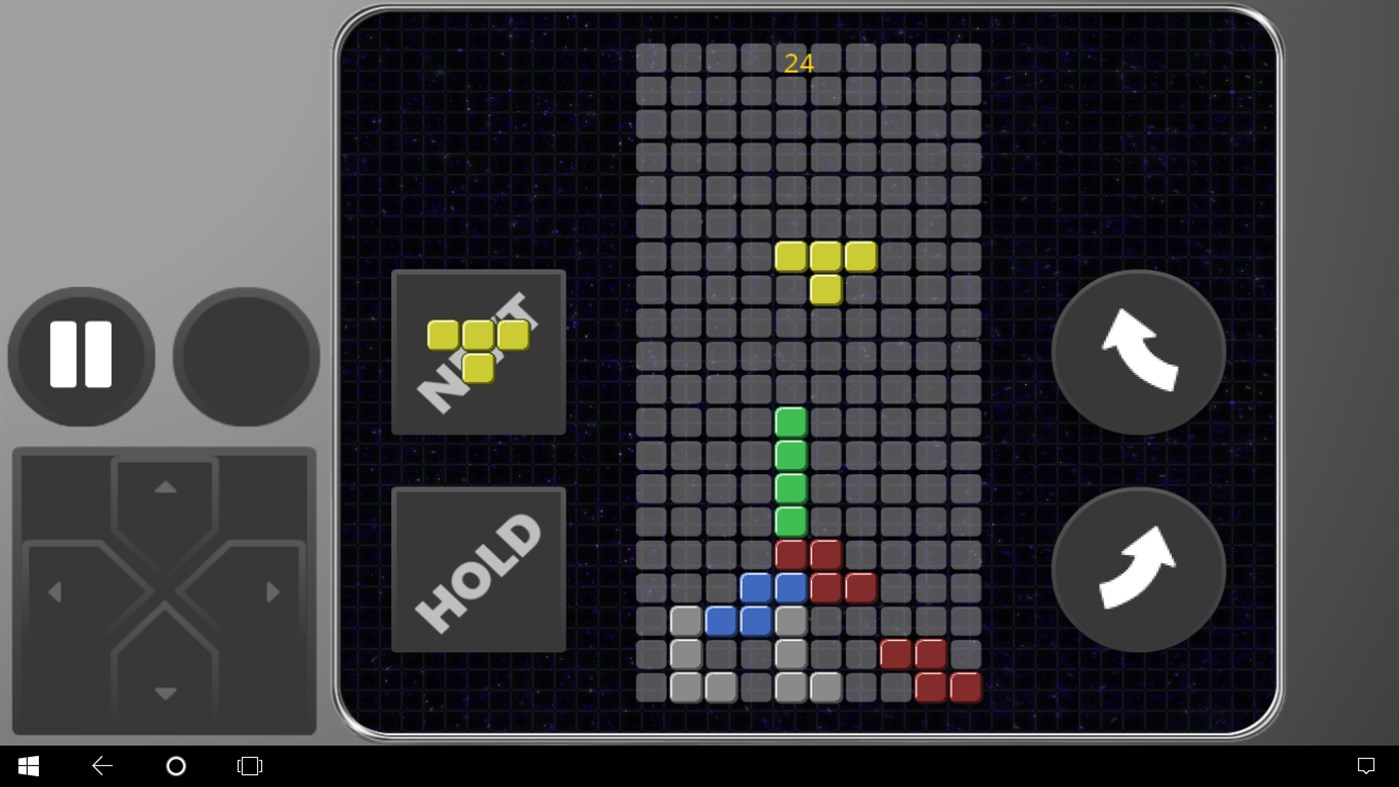This screenshot has height=787, width=1399.
Task: Click the green vertical piece on the board
Action: tap(790, 470)
